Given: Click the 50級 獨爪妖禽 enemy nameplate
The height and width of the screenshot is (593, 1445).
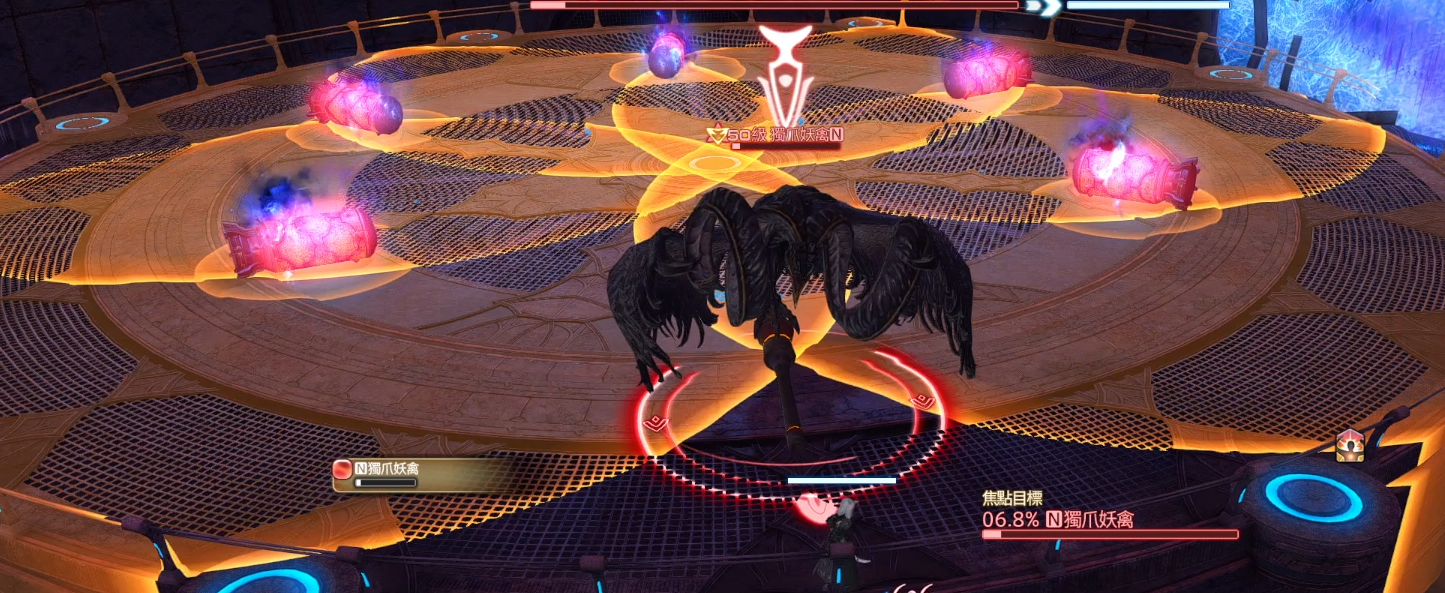Looking at the screenshot, I should tap(774, 134).
